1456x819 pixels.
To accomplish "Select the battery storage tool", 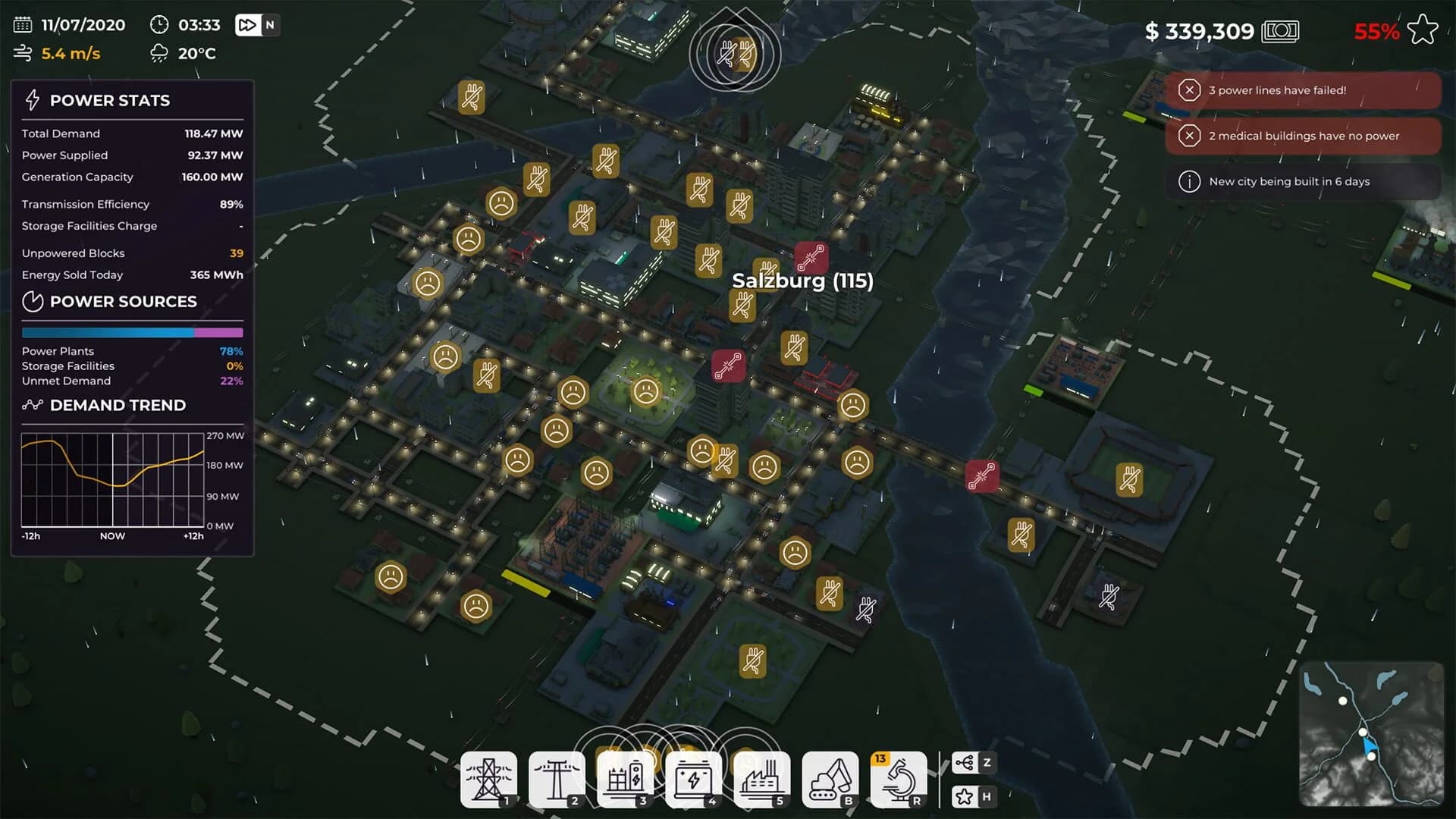I will click(693, 777).
